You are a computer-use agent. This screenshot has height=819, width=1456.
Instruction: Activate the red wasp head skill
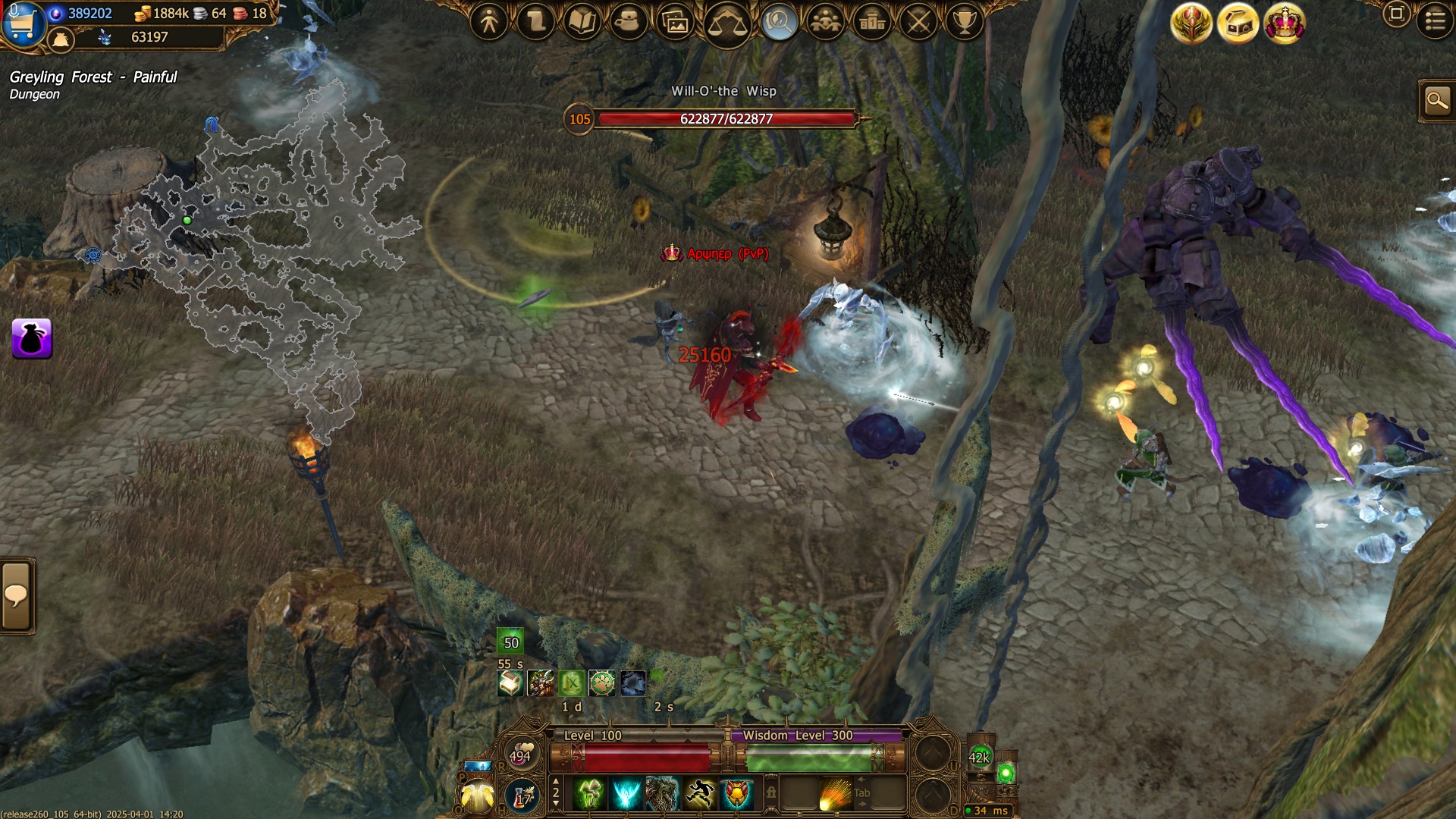click(736, 794)
